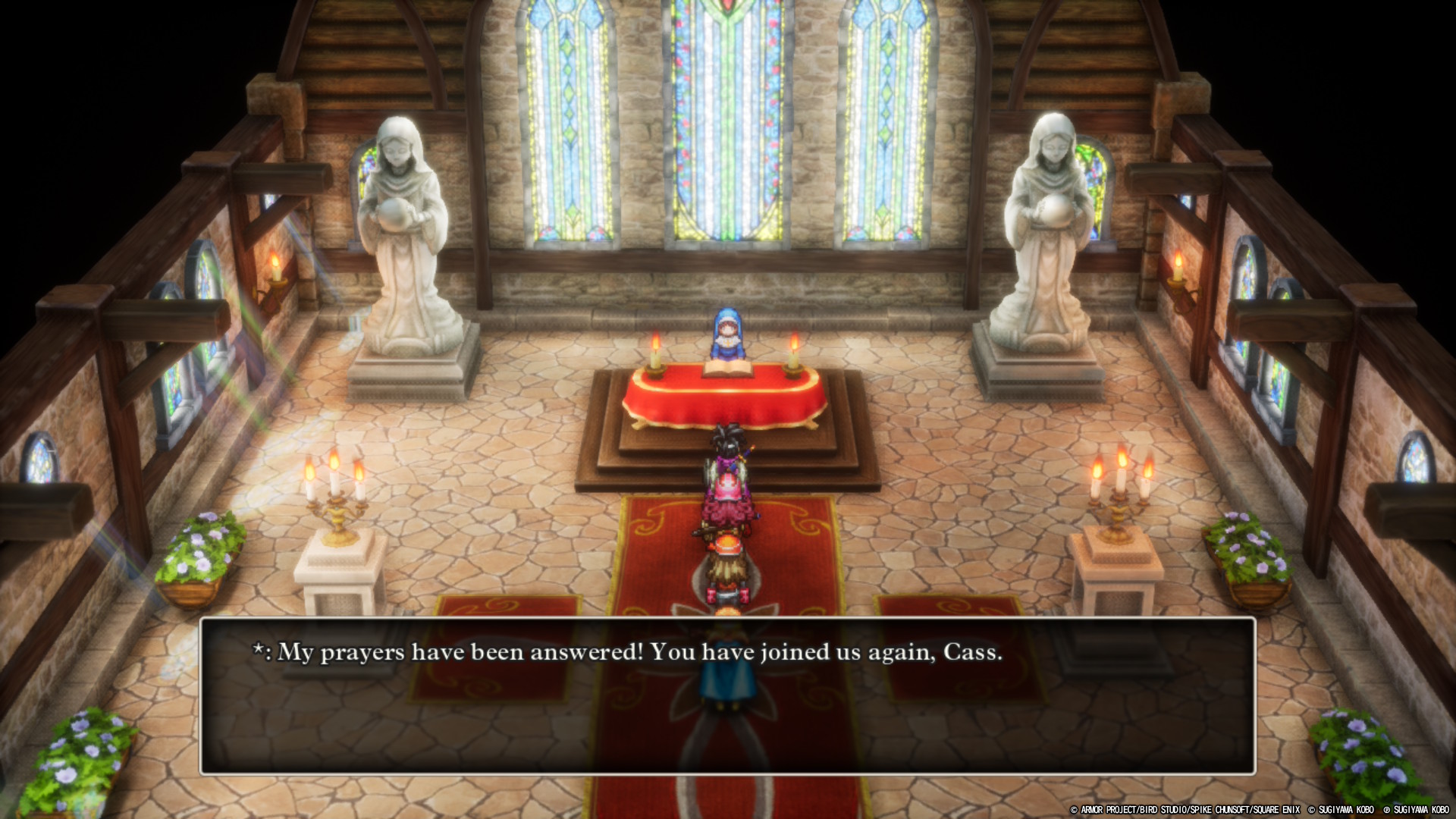The image size is (1456, 819).
Task: Select the right candelabra on the pedestal
Action: 1119,489
